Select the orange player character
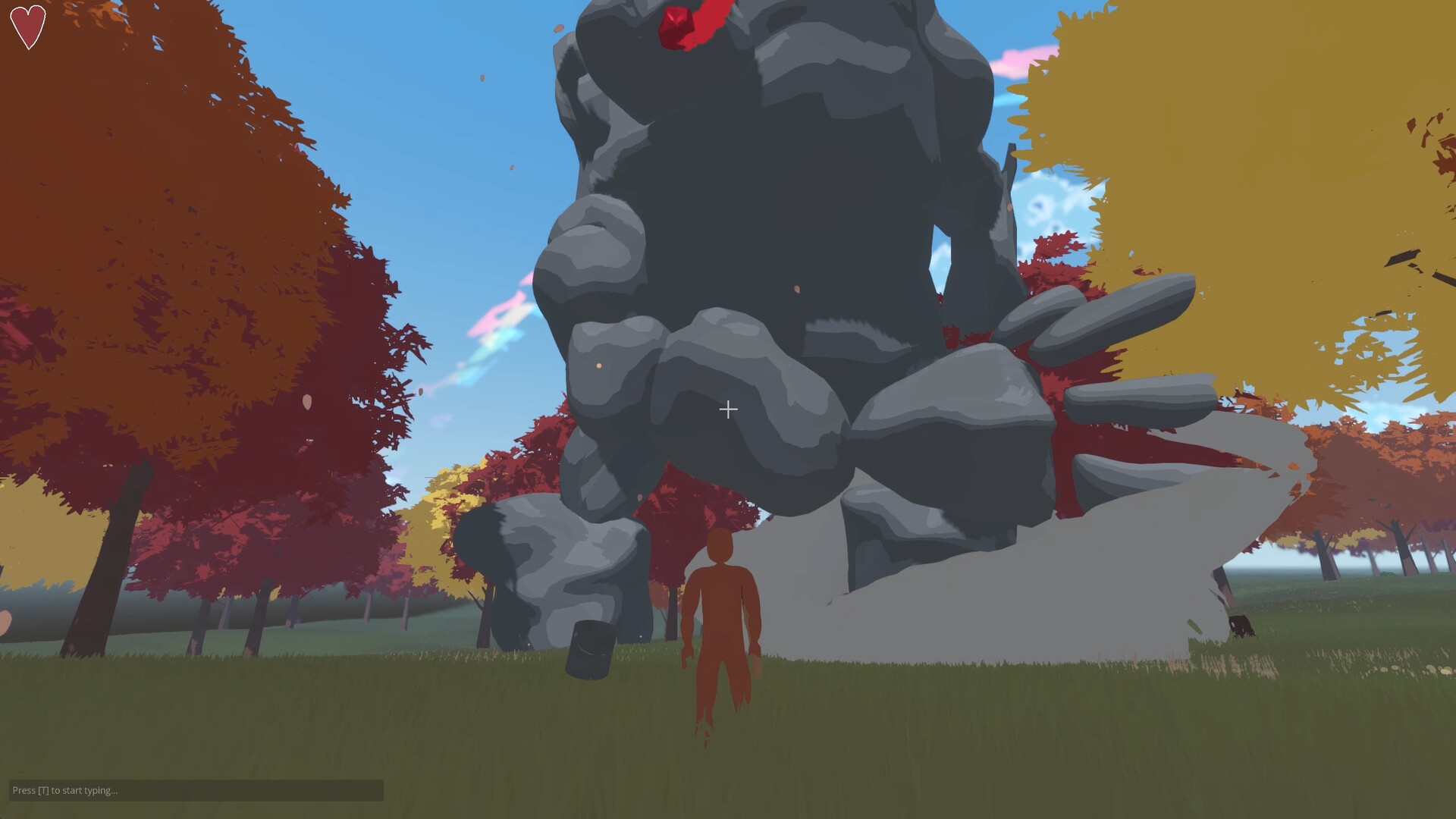The height and width of the screenshot is (819, 1456). [x=719, y=622]
